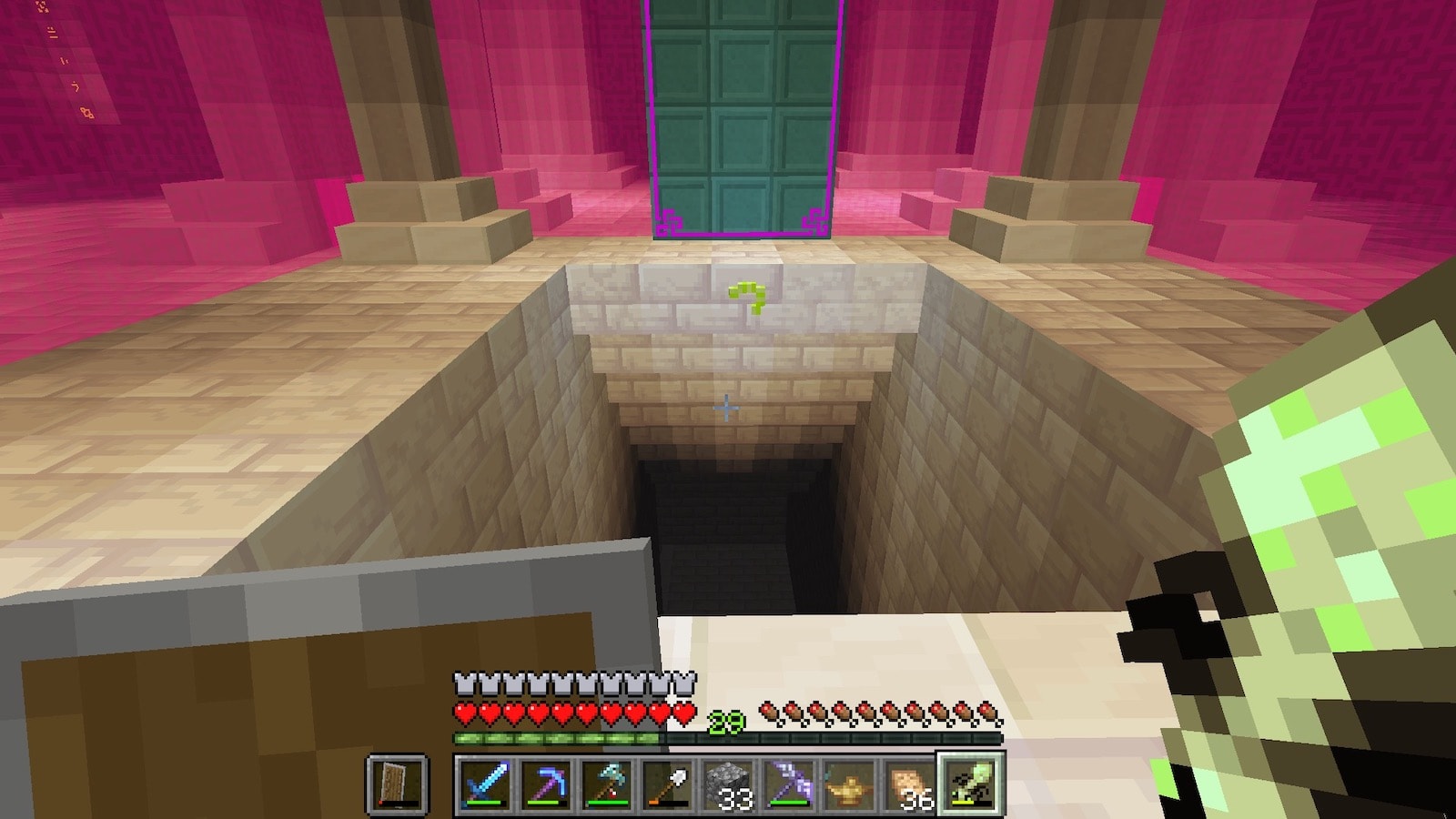Choose the diamond axe in the hotbar
This screenshot has height=819, width=1456.
607,784
